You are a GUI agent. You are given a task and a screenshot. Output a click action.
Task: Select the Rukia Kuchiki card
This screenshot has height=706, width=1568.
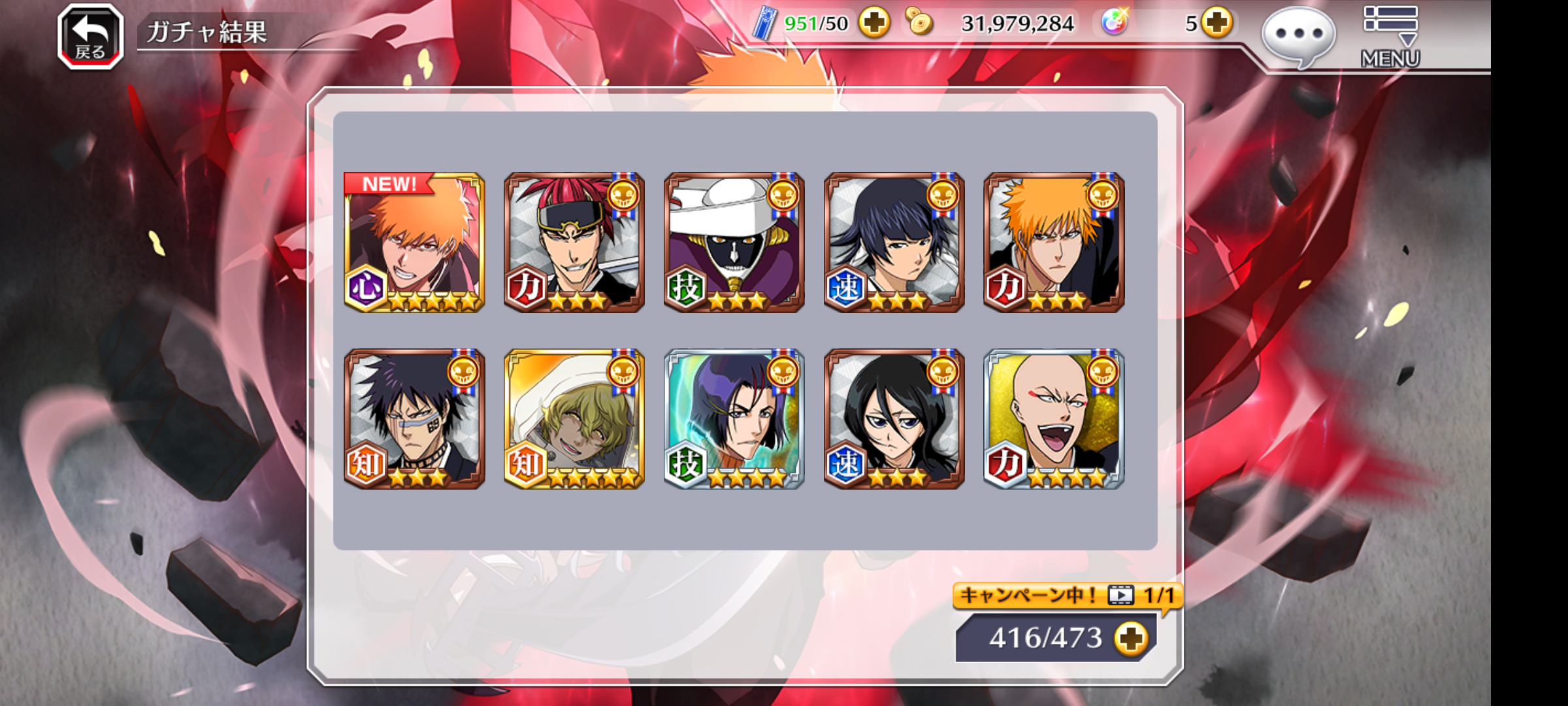click(894, 419)
